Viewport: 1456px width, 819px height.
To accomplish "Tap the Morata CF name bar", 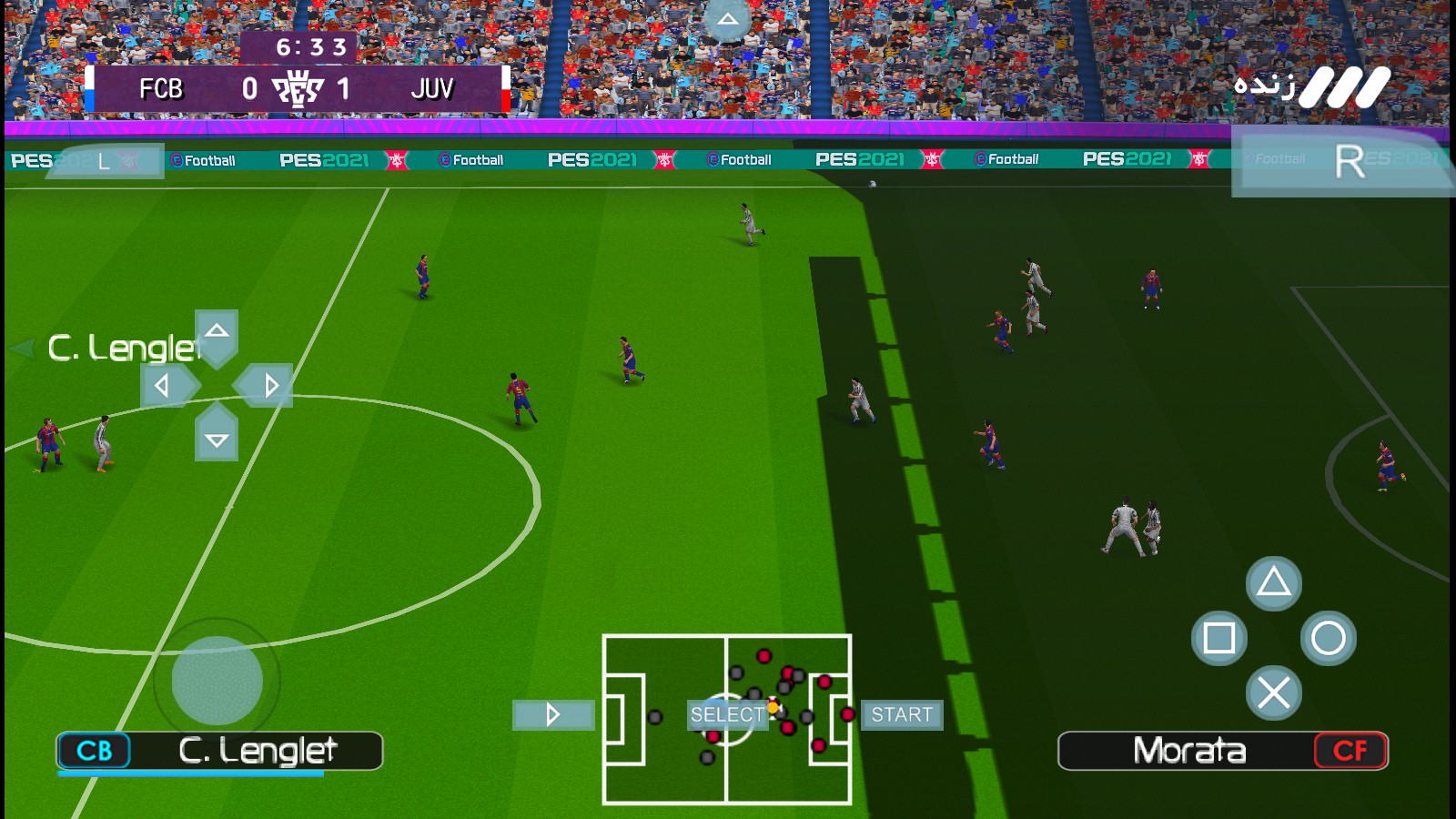I will point(1222,751).
